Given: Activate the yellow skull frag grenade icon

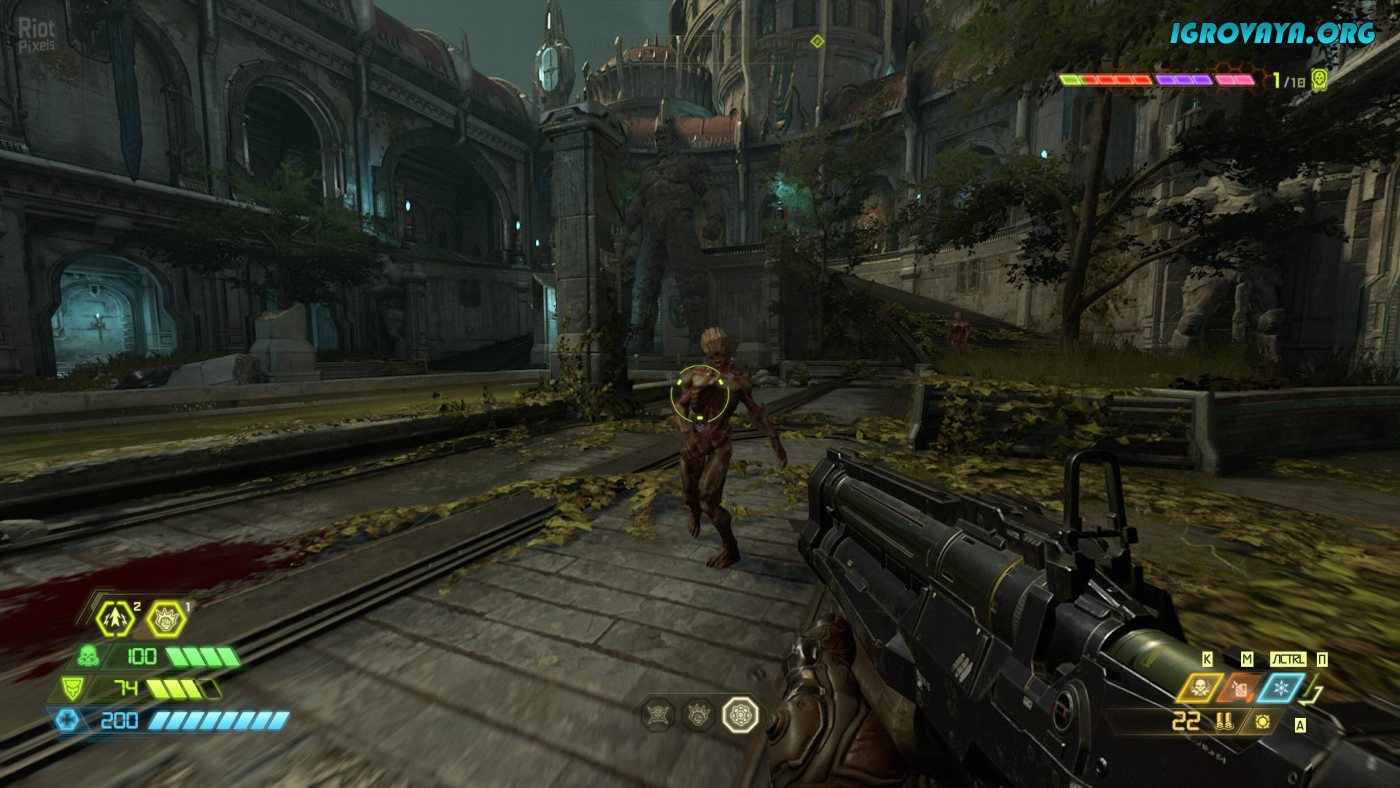Looking at the screenshot, I should (x=1200, y=688).
